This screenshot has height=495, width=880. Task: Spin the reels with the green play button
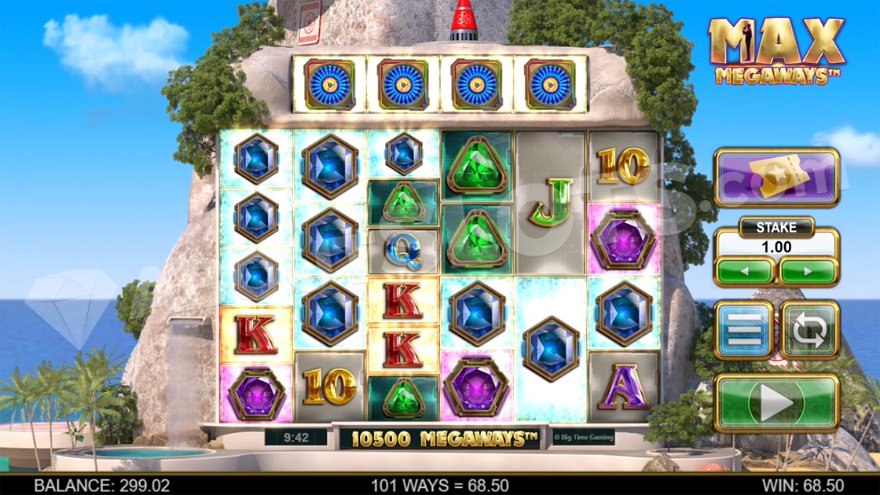(776, 403)
